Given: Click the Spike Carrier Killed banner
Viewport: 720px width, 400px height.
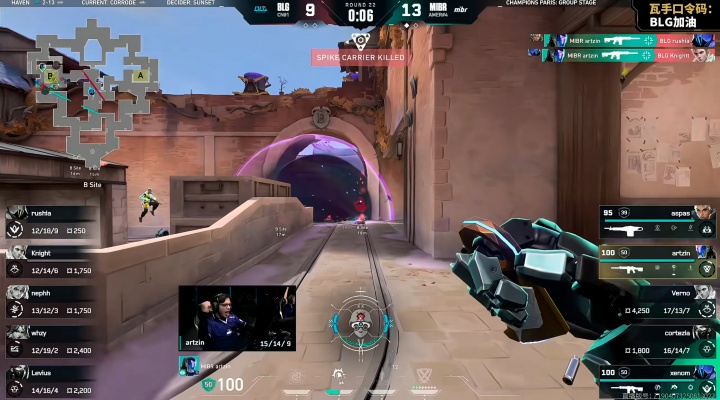Looking at the screenshot, I should pos(360,58).
